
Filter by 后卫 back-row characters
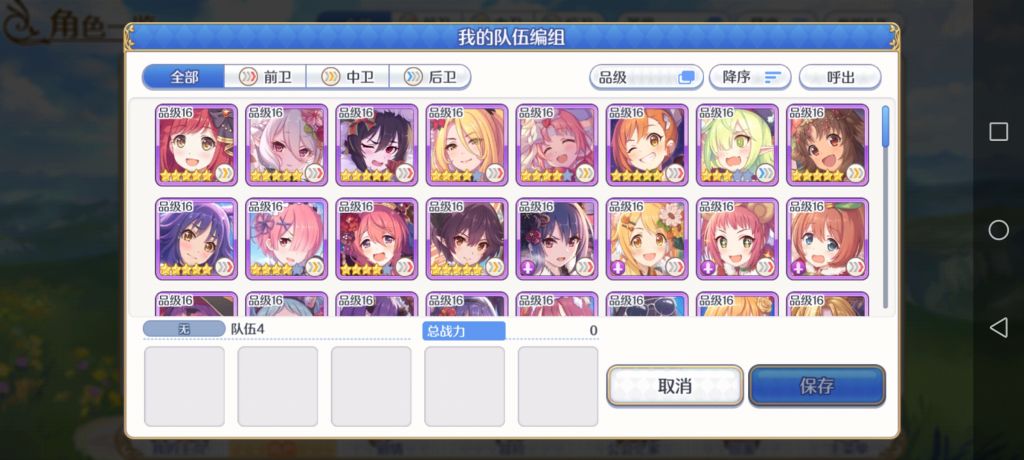pos(429,77)
